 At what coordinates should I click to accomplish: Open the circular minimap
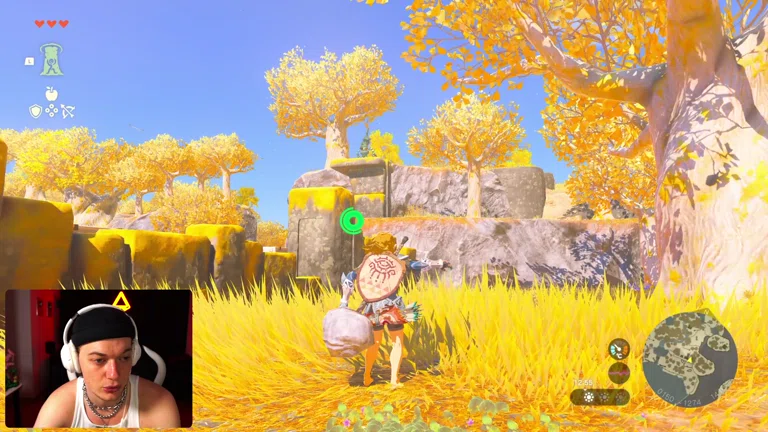pos(689,358)
